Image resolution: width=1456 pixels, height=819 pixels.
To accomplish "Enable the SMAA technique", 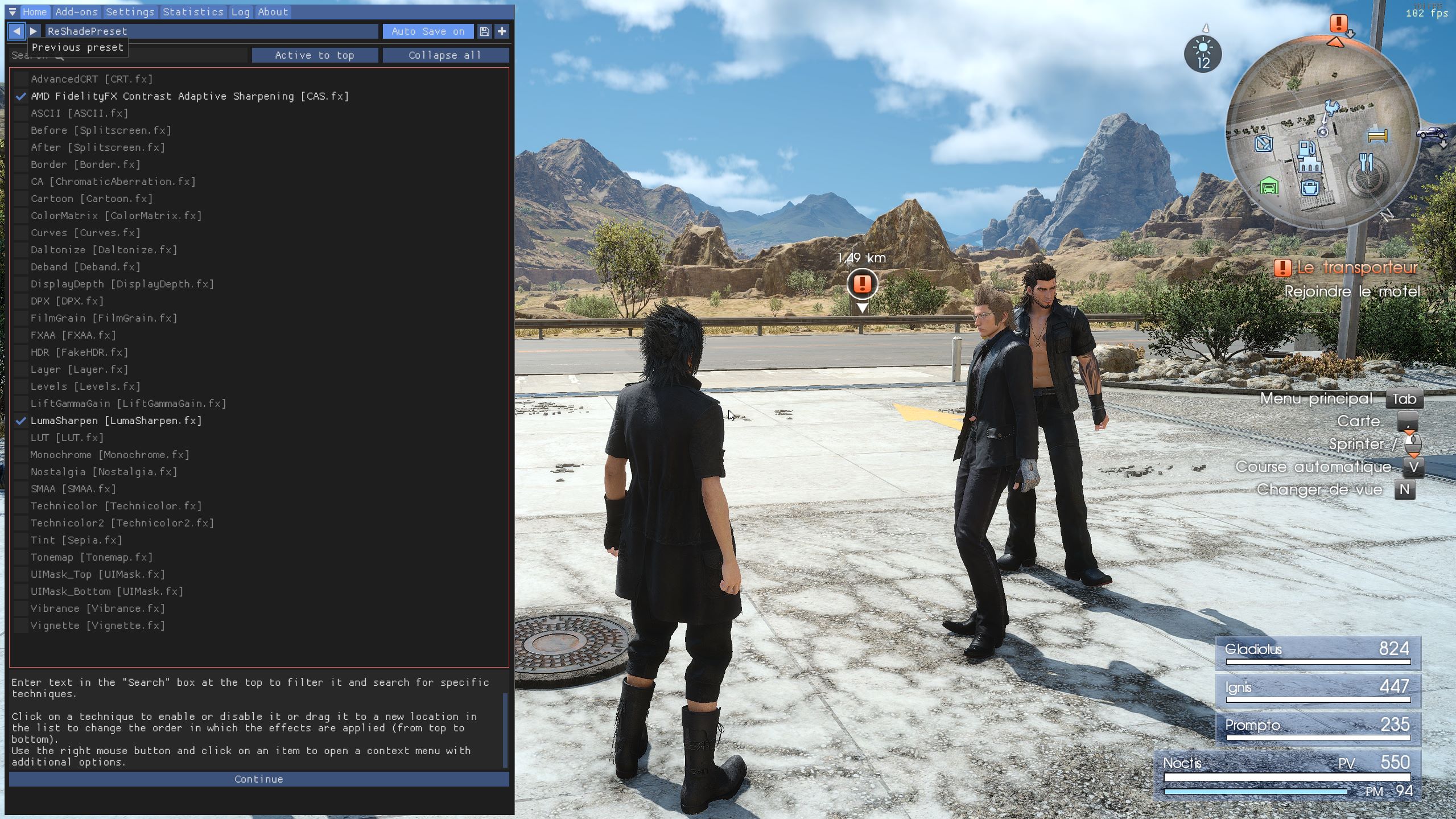I will tap(21, 489).
